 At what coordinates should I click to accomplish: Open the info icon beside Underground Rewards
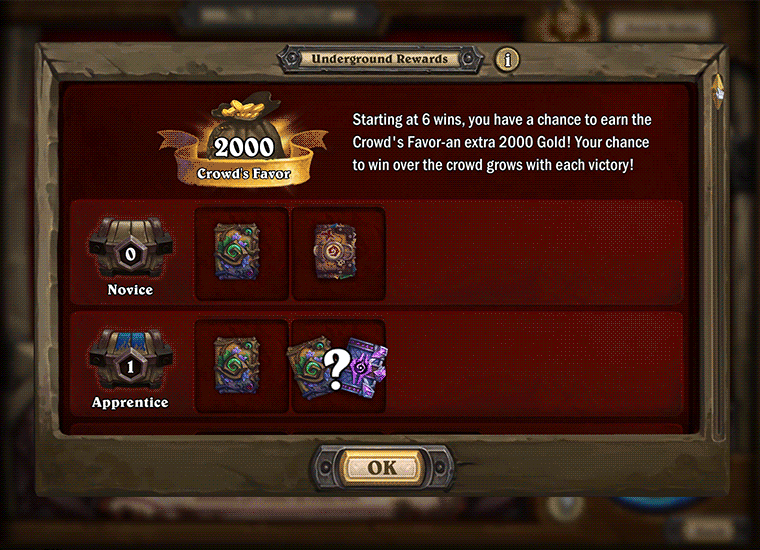pyautogui.click(x=507, y=59)
